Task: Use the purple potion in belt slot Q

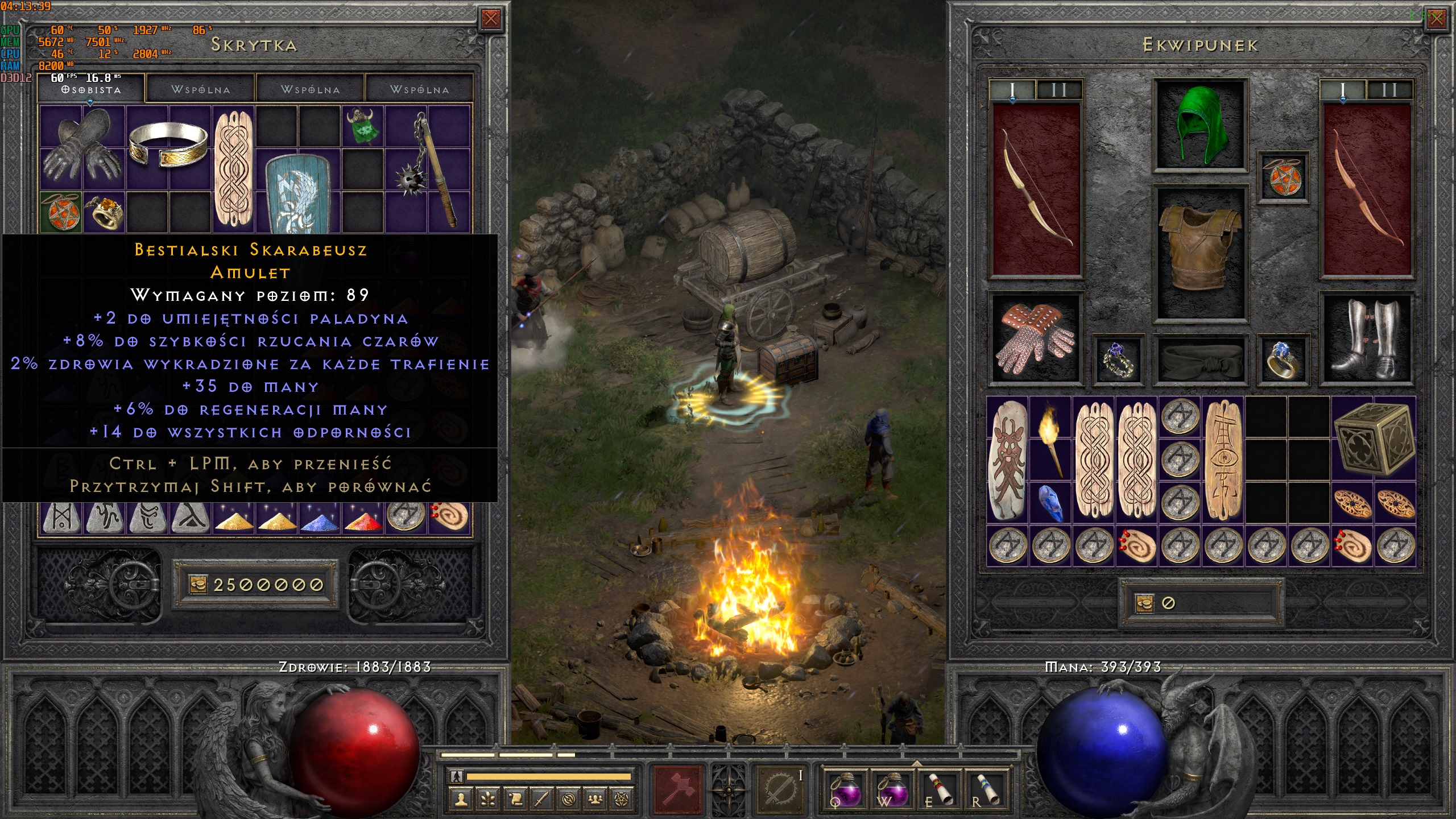Action: point(845,788)
